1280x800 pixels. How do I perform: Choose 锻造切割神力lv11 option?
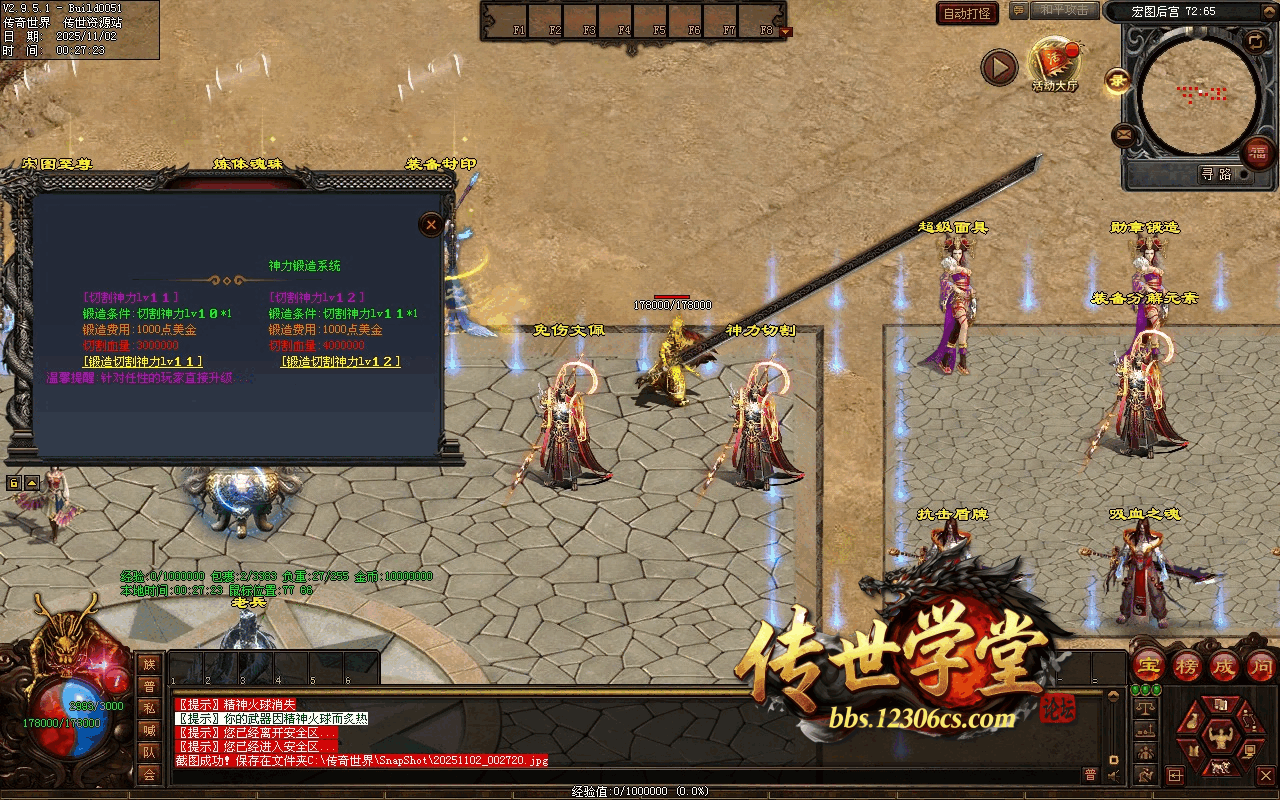click(x=143, y=361)
